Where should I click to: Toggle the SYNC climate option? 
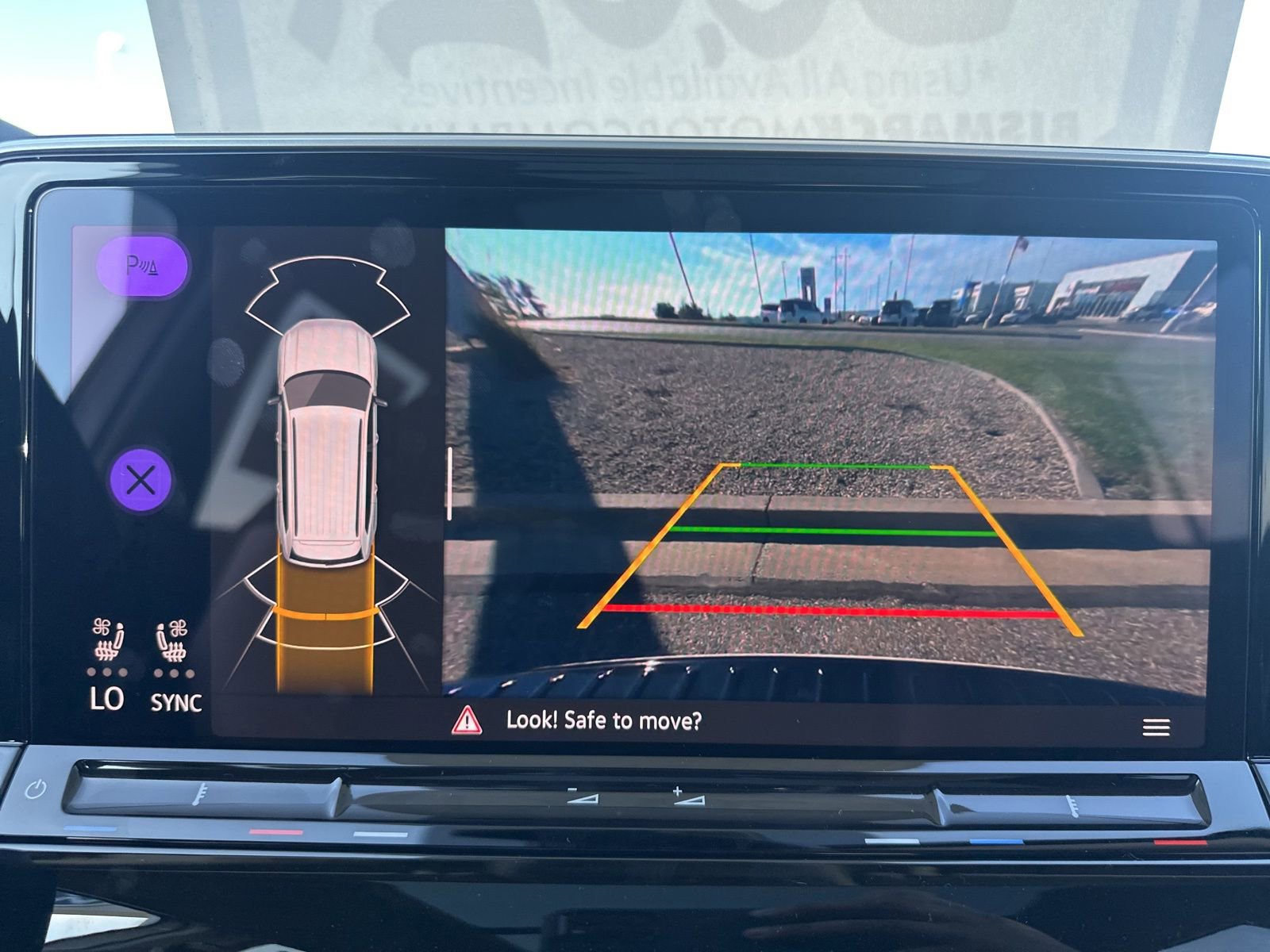(x=175, y=702)
